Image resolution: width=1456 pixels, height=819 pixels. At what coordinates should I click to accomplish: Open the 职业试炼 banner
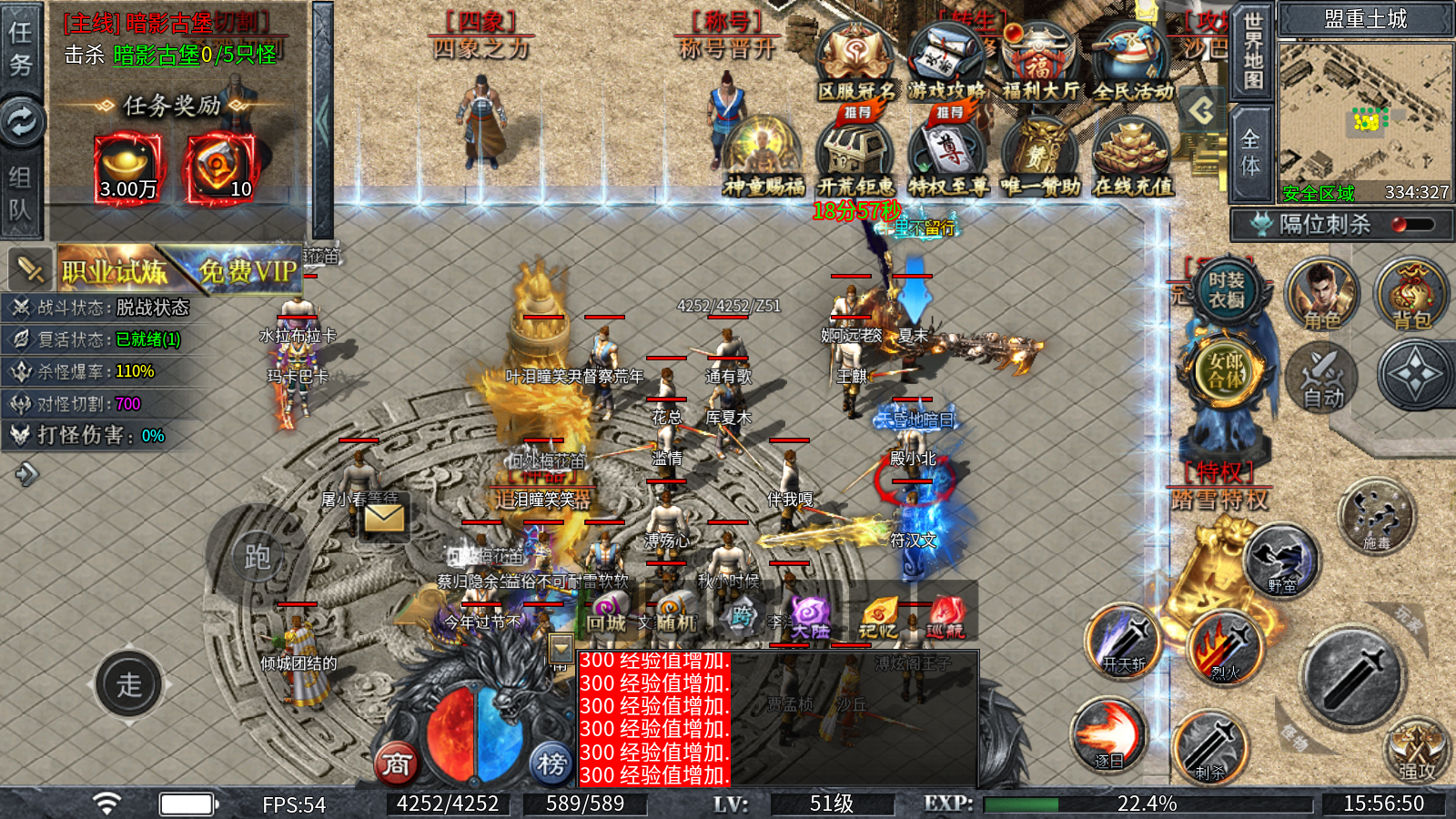click(x=113, y=270)
